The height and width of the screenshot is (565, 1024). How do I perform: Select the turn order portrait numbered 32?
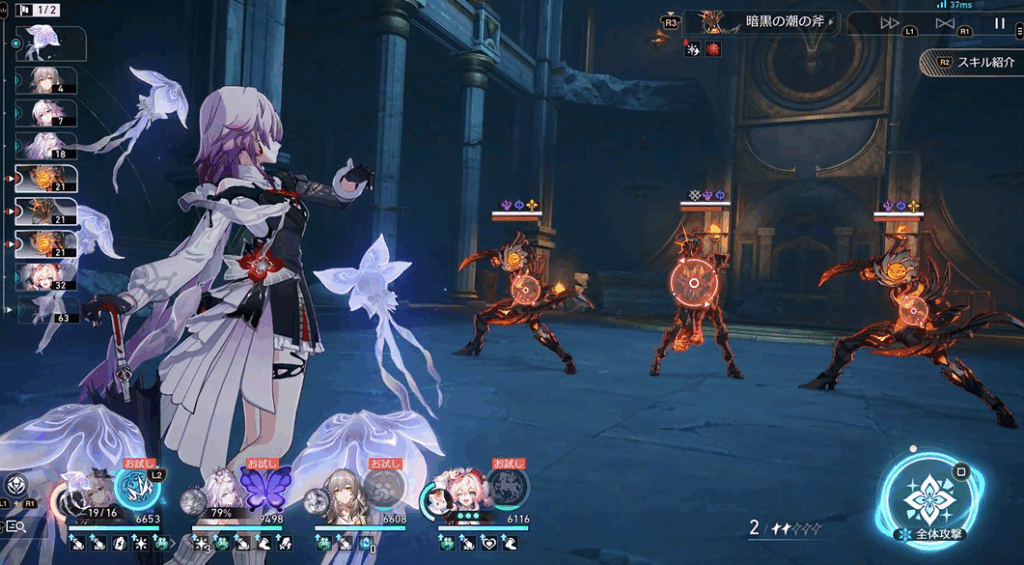point(51,277)
